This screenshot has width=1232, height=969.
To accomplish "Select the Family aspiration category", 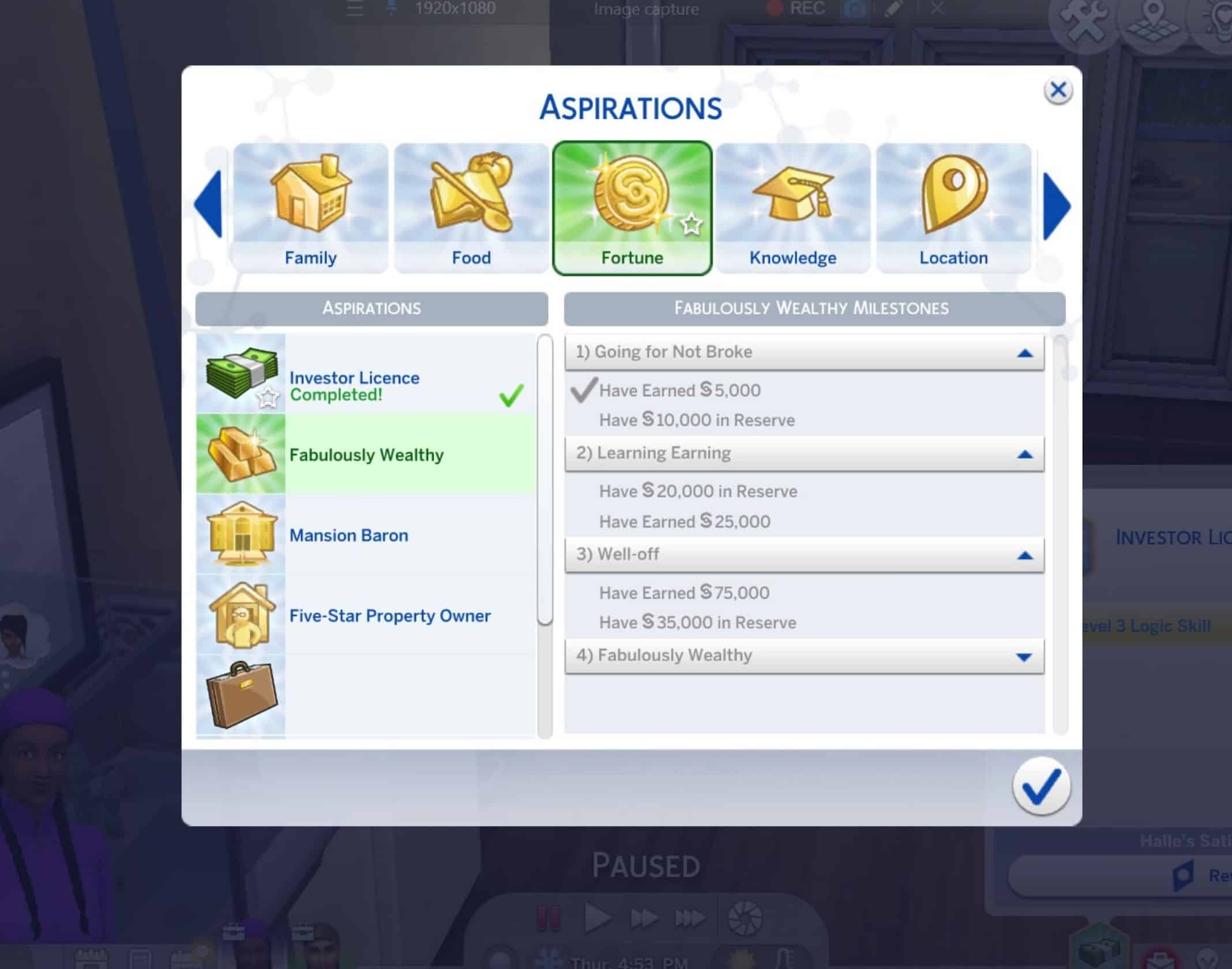I will tap(310, 208).
